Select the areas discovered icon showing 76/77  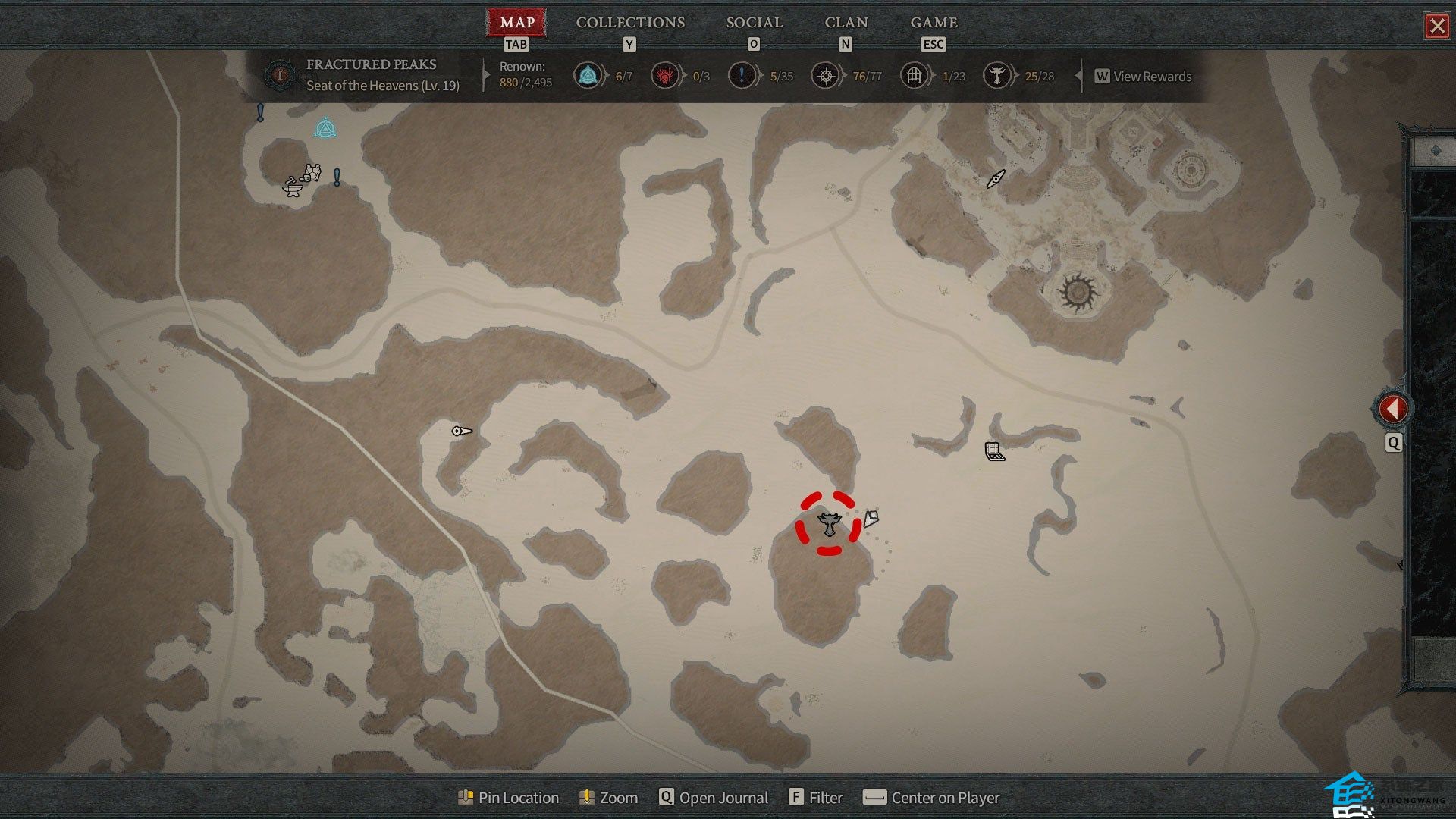point(825,76)
